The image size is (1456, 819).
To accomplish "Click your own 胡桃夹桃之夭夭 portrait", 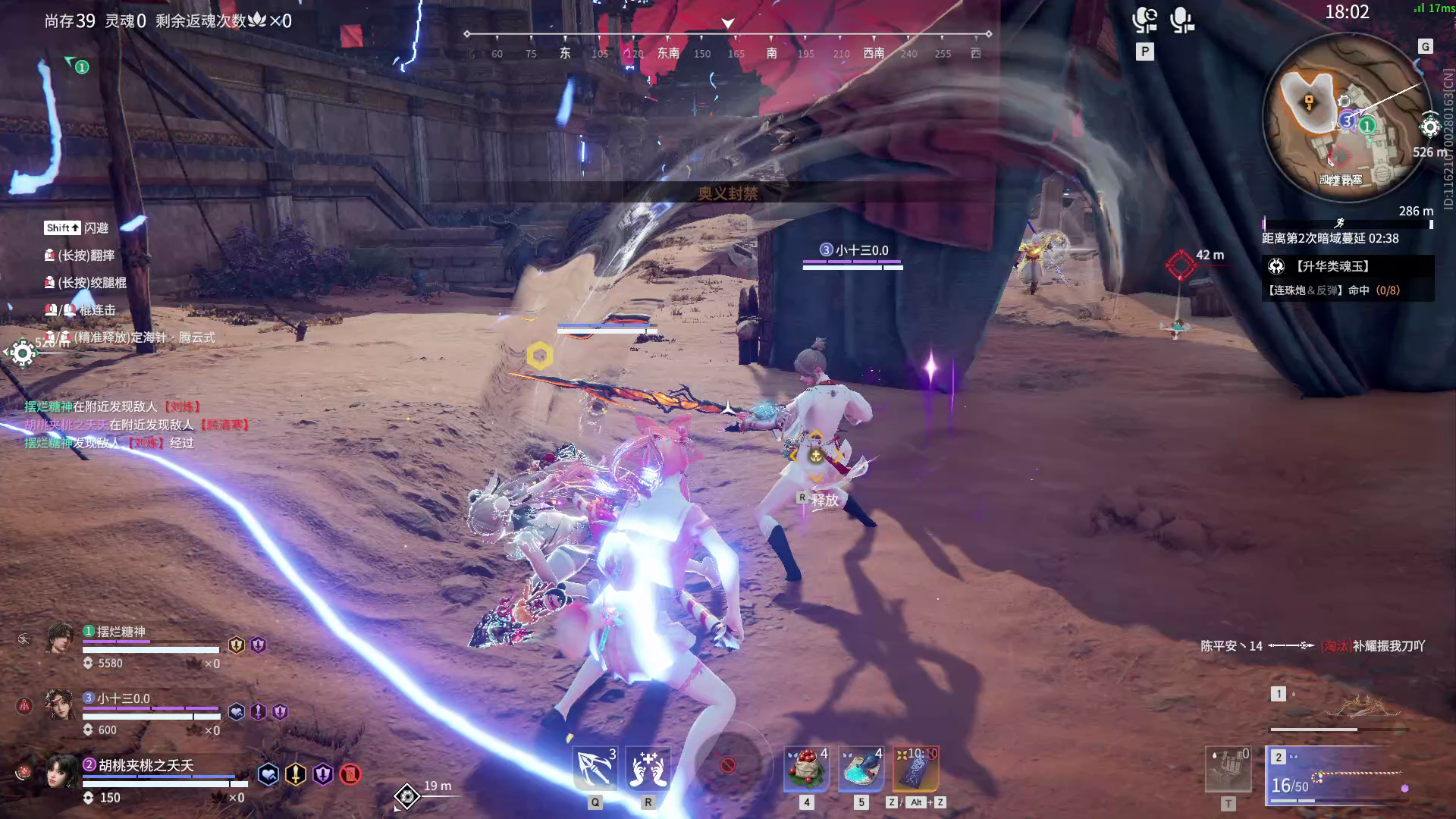I will [x=60, y=771].
